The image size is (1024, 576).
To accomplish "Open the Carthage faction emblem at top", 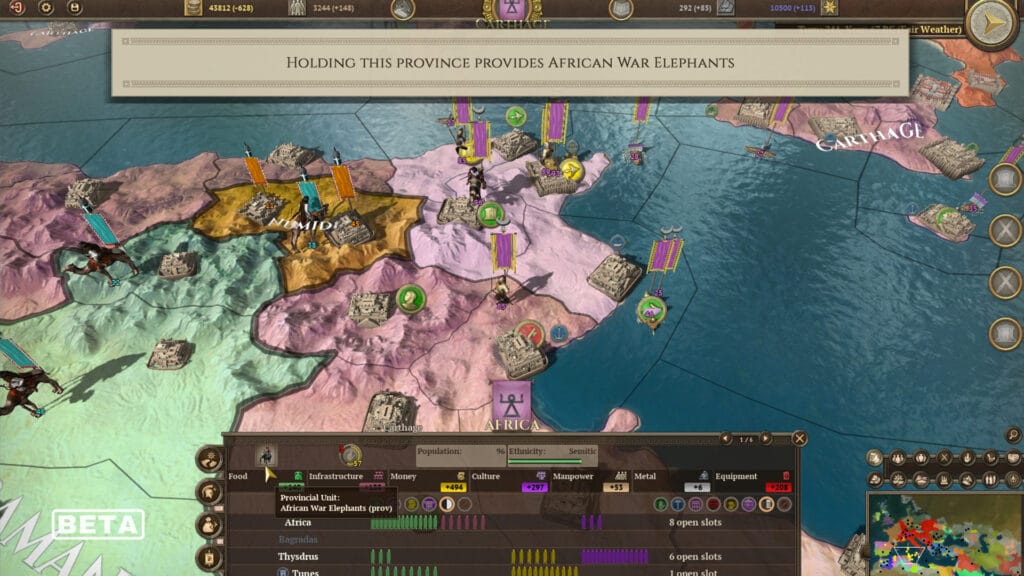I will pos(513,12).
